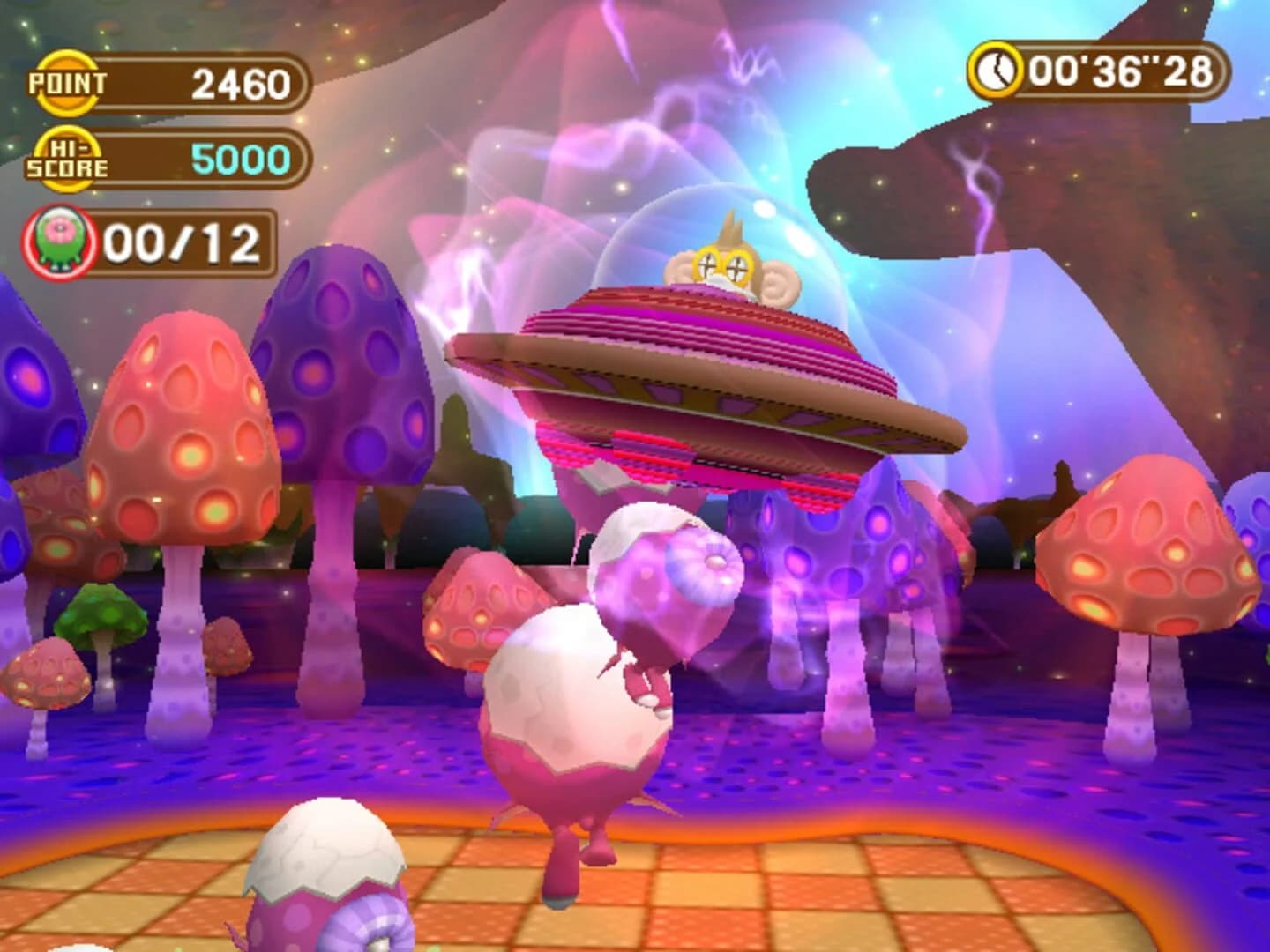Image resolution: width=1270 pixels, height=952 pixels.
Task: Toggle the HI-SCORE display panel
Action: point(176,159)
